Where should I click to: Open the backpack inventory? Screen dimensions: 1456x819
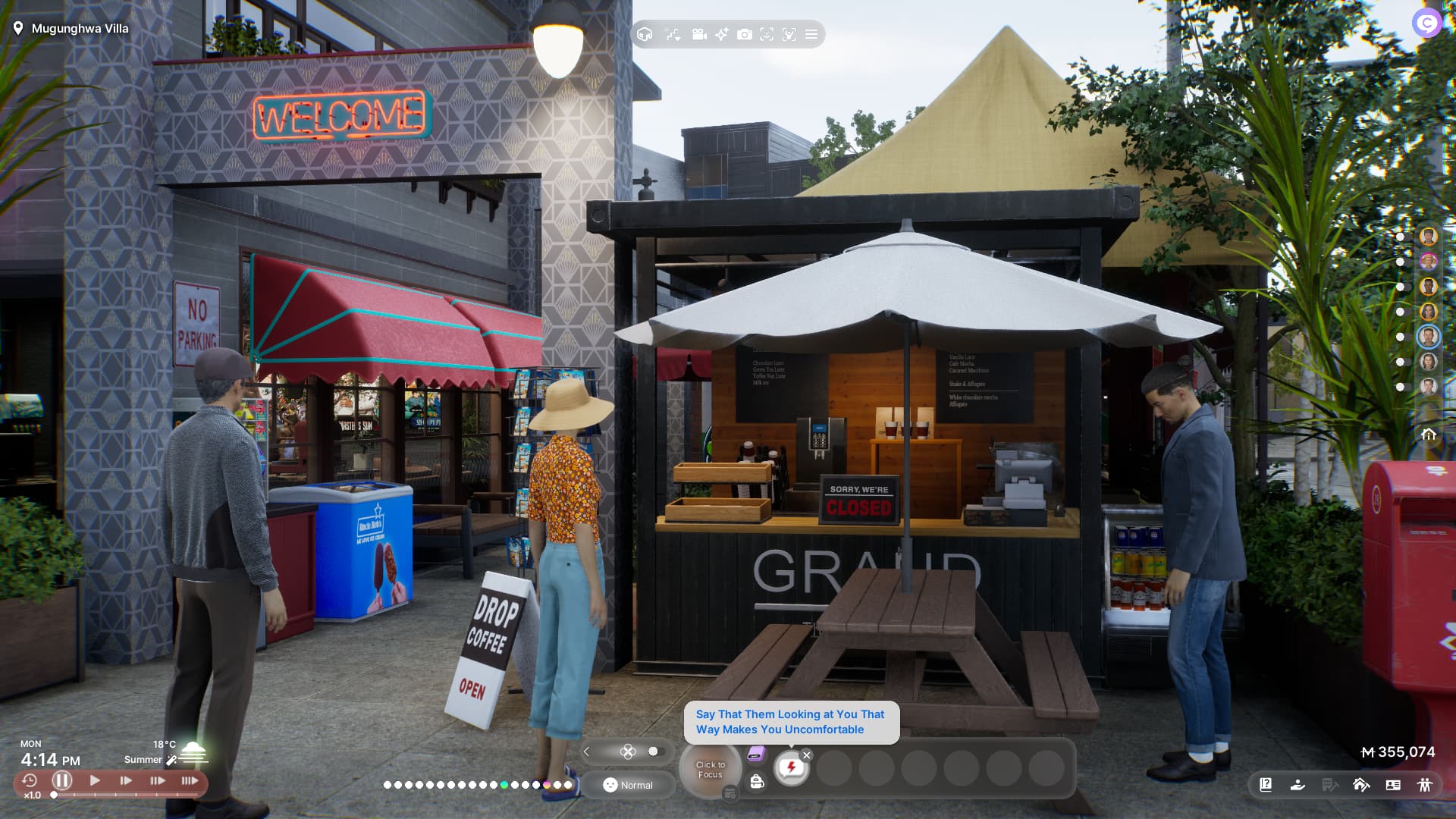(x=757, y=782)
